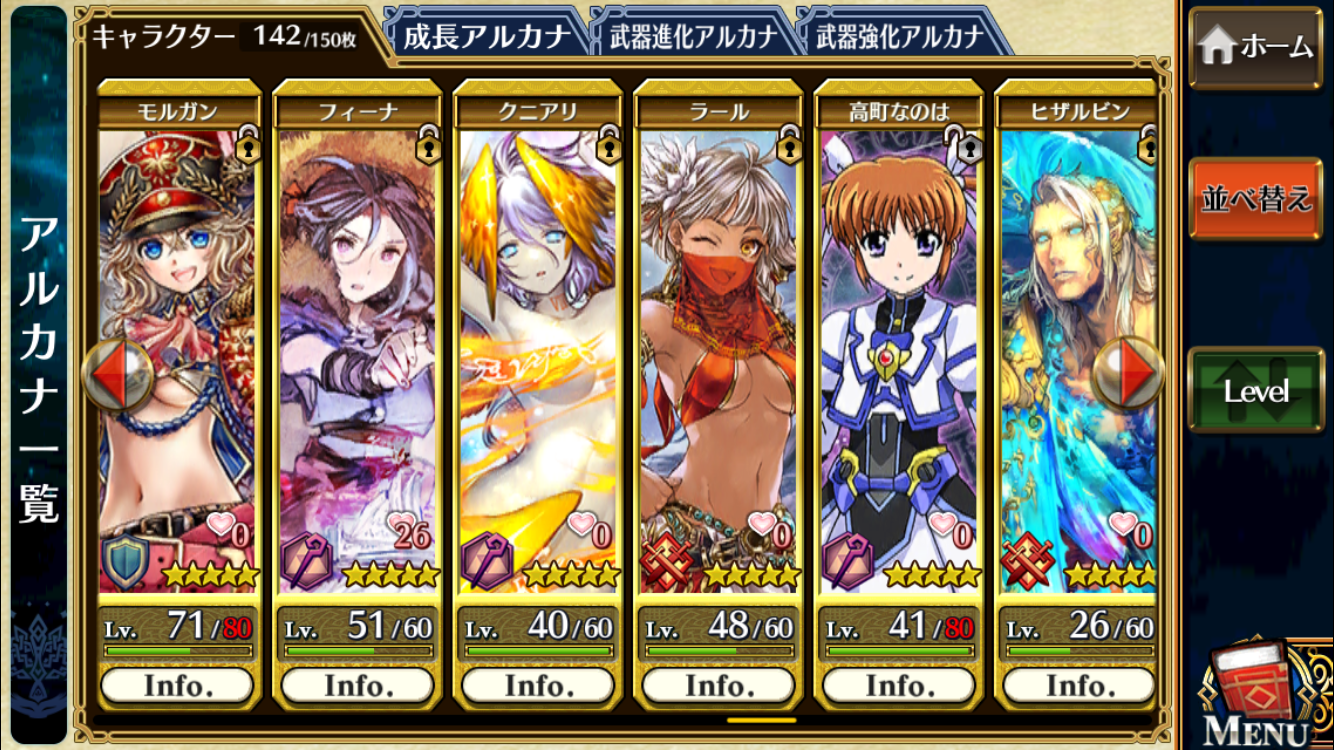Switch to the 武器強化アルカナ tab
This screenshot has height=750, width=1334.
pyautogui.click(x=899, y=37)
